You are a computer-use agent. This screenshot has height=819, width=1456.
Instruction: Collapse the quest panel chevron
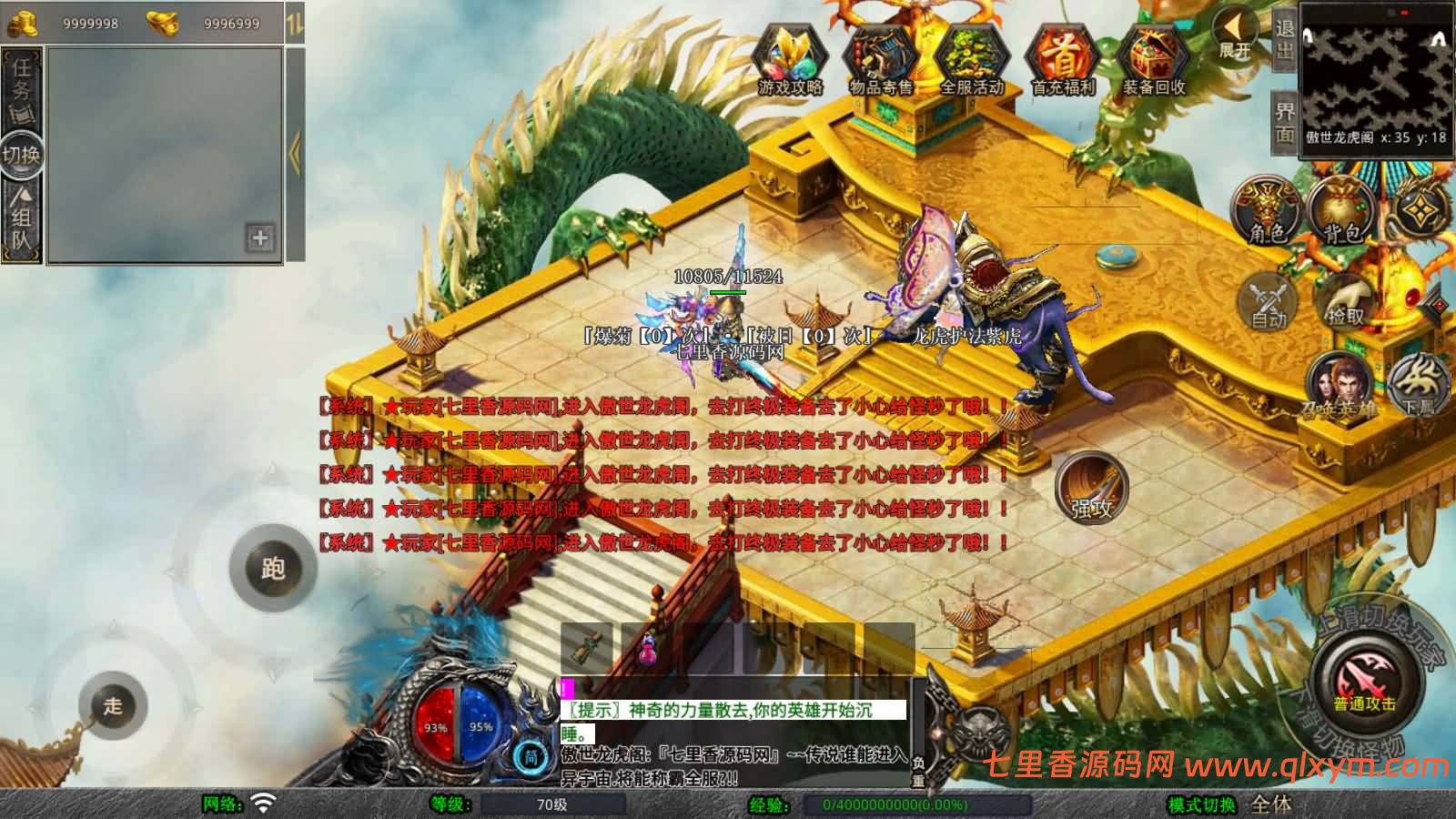296,152
